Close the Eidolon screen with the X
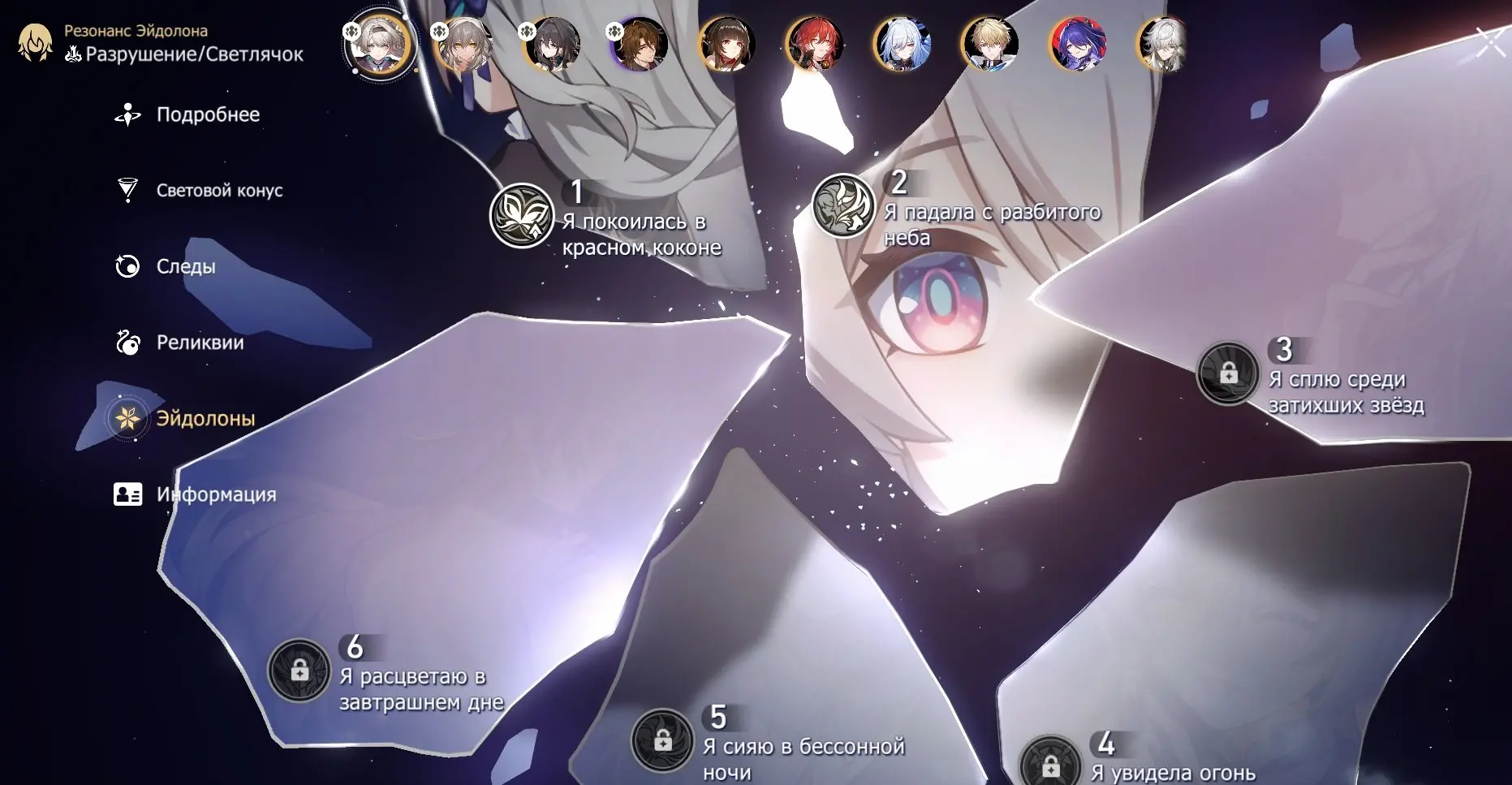This screenshot has width=1512, height=785. click(1490, 42)
